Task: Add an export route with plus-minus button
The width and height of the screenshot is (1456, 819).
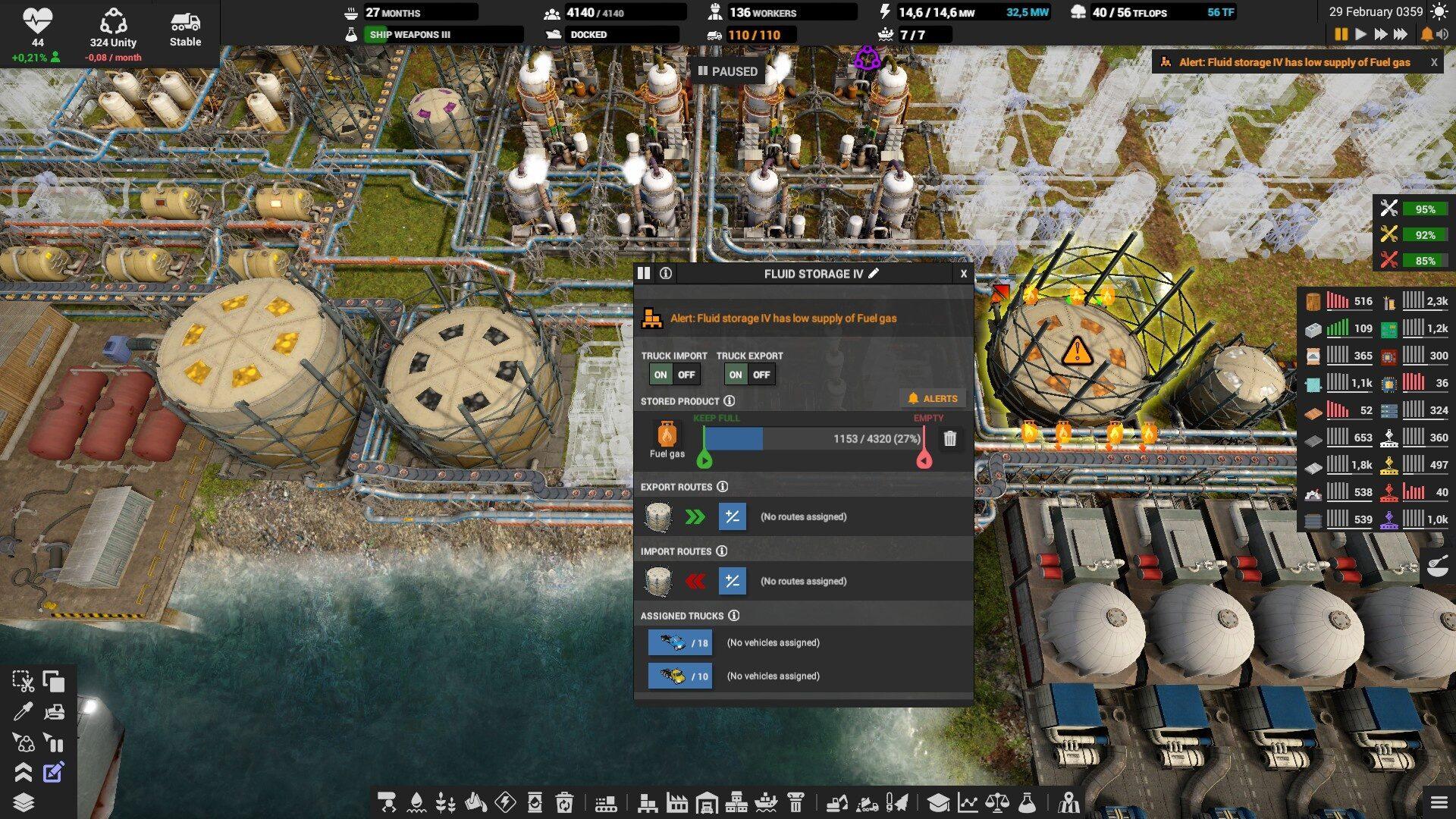Action: tap(732, 517)
